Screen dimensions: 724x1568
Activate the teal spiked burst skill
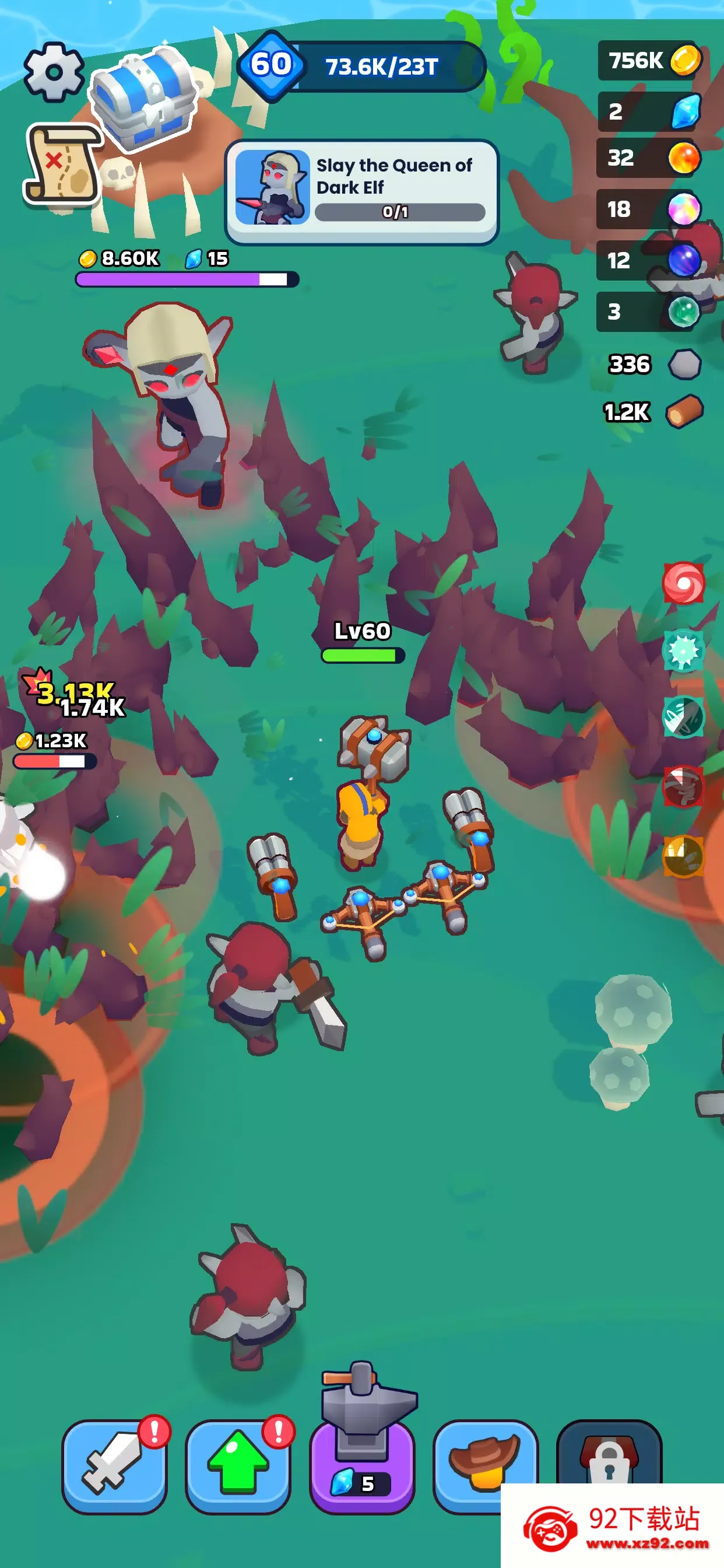(x=683, y=650)
